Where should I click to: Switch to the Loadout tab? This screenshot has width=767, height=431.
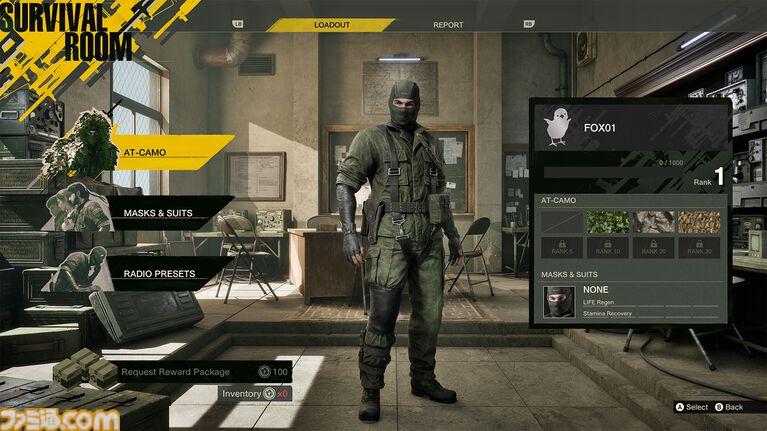[332, 24]
